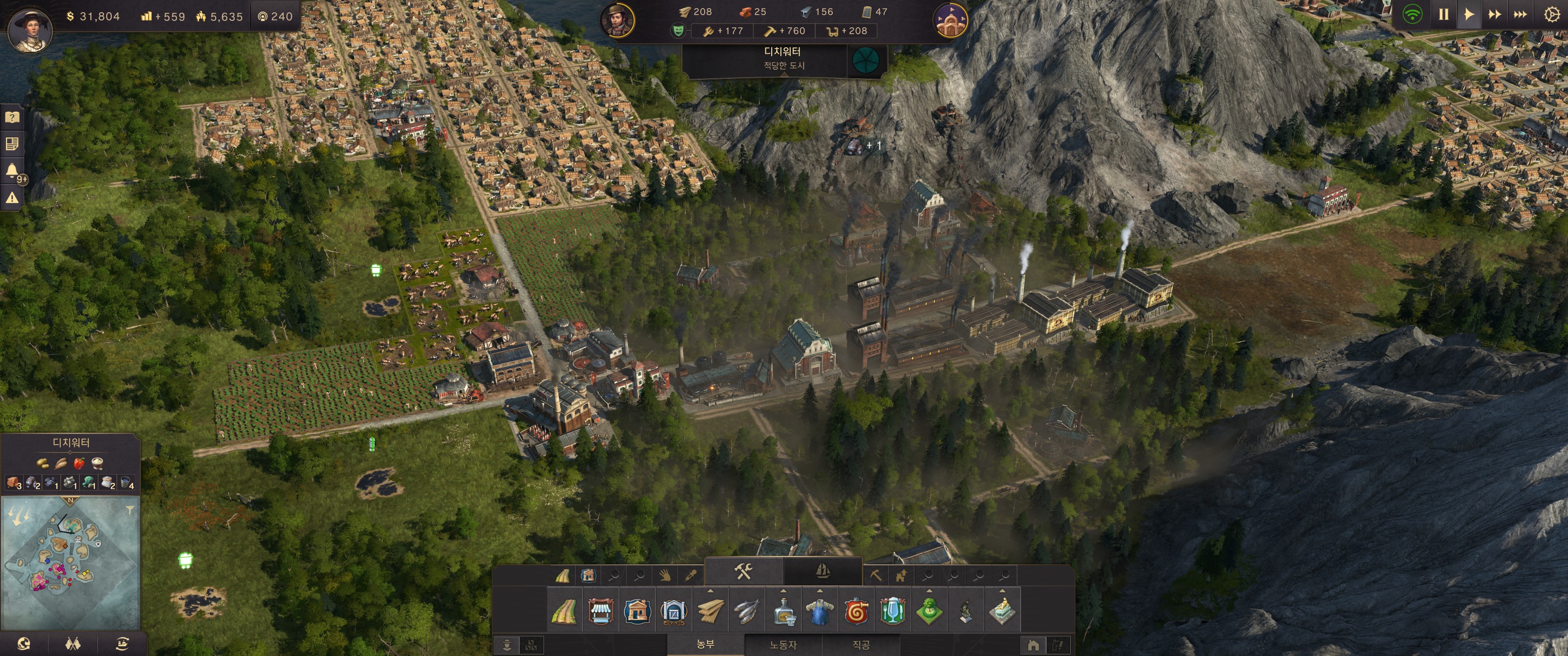Open the diplomacy crossed flags menu

(72, 644)
